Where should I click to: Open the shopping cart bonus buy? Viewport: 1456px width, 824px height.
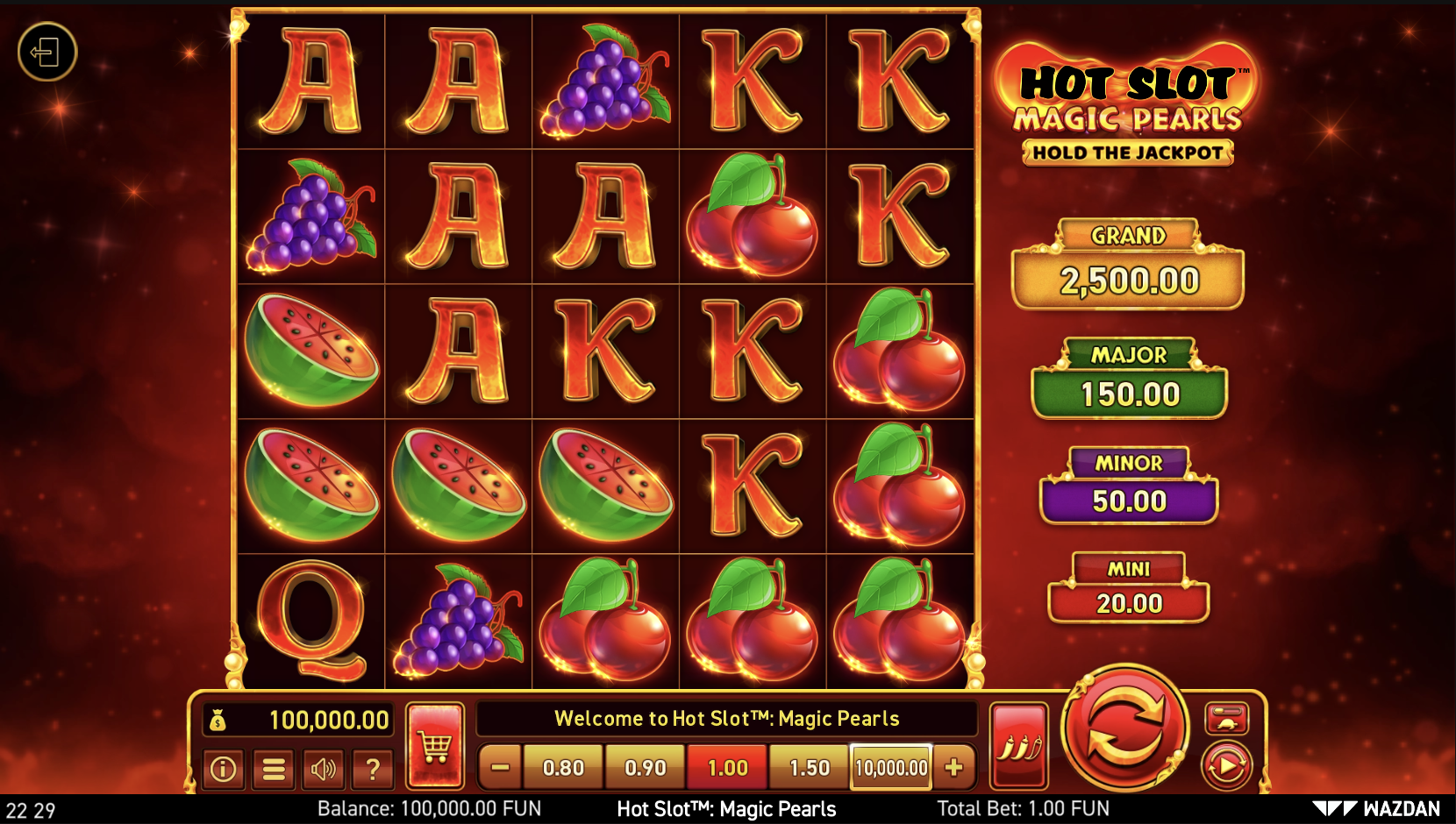point(435,746)
